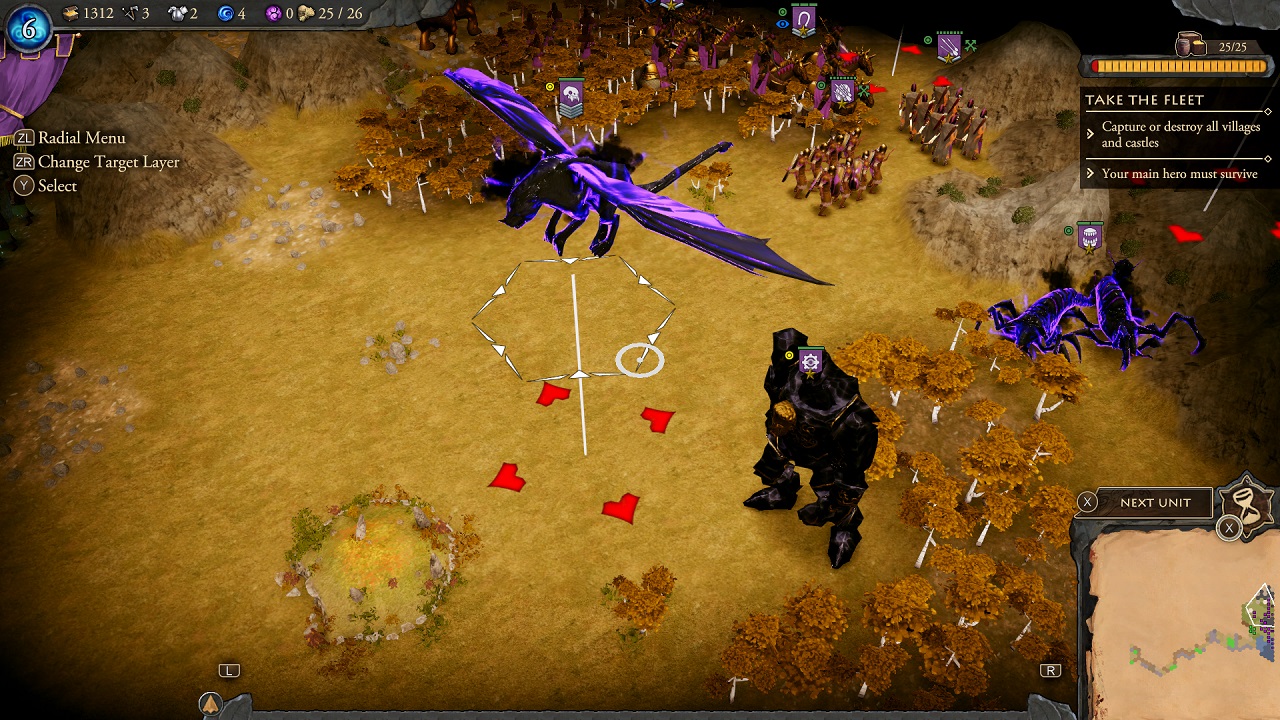Viewport: 1280px width, 720px height.
Task: Collapse the Take the Fleet quest panel
Action: (1268, 111)
